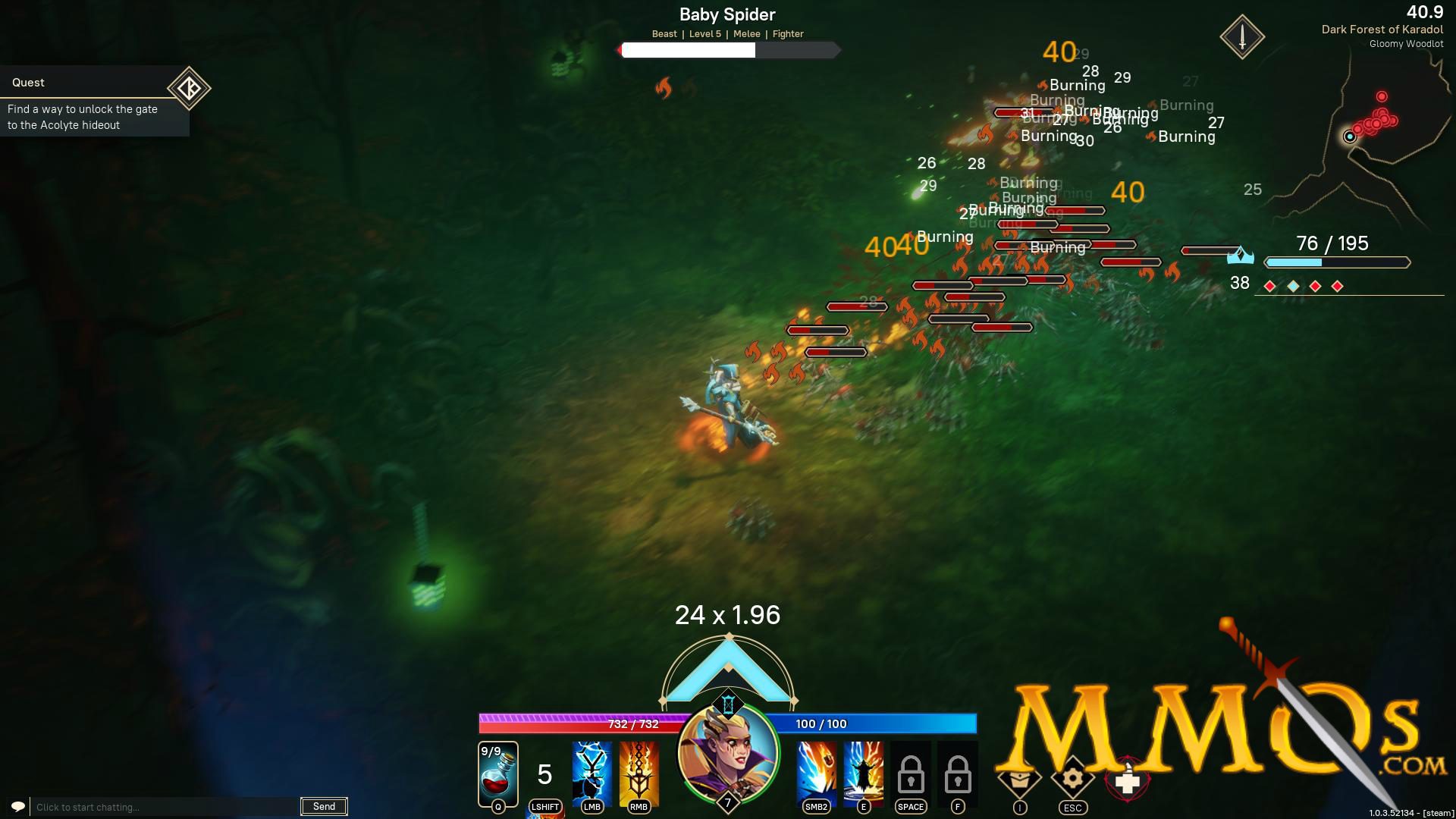Screen dimensions: 1456x819
Task: Click the speech bubble chat icon
Action: (18, 806)
